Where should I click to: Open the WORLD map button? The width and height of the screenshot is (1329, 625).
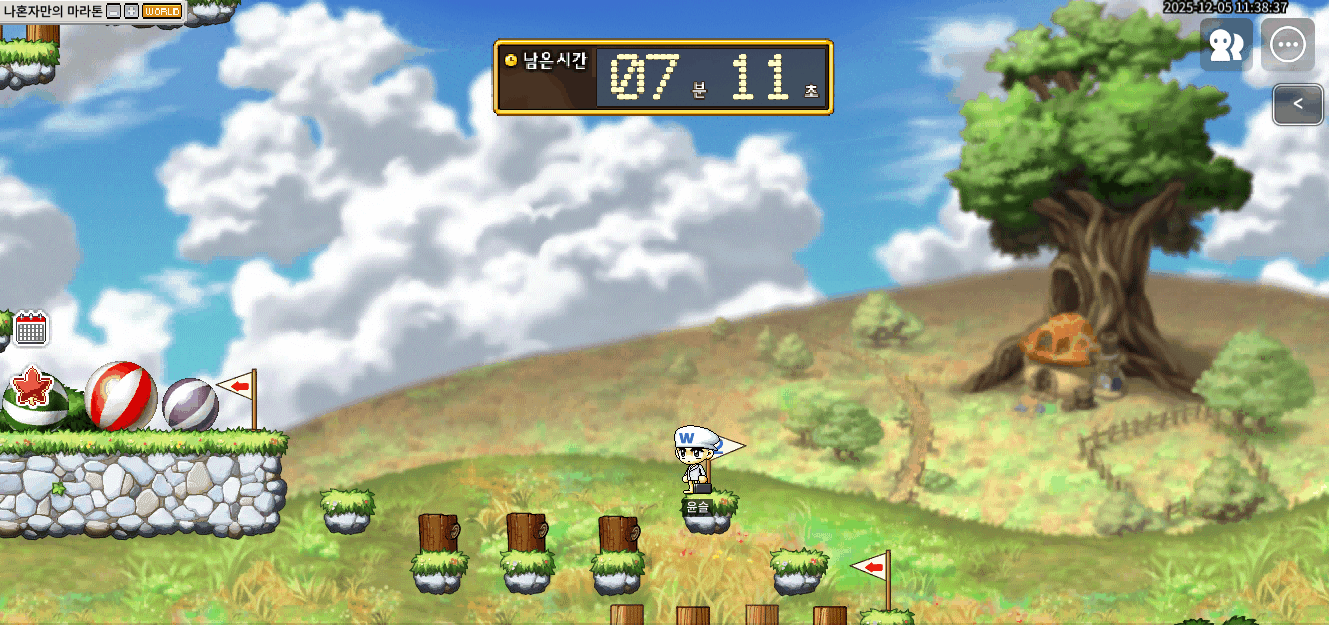(x=162, y=11)
